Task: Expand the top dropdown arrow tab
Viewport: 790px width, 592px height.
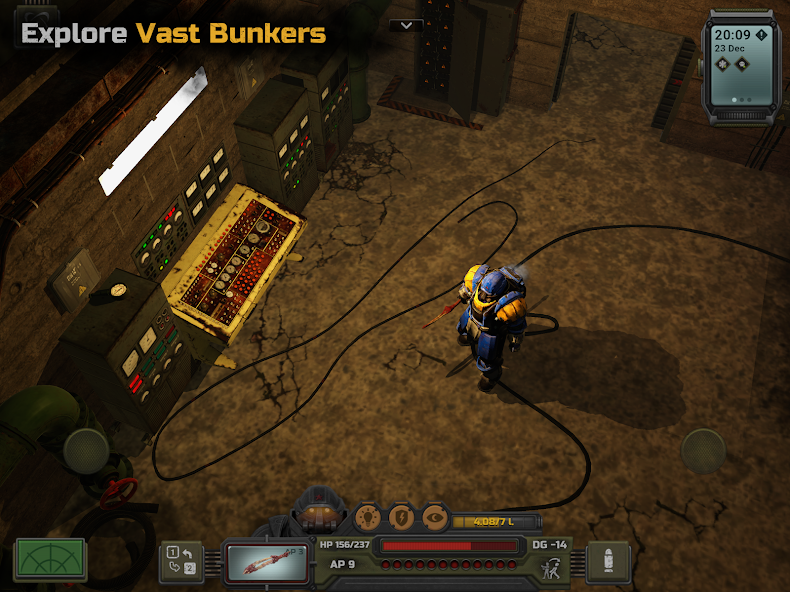Action: pos(406,25)
